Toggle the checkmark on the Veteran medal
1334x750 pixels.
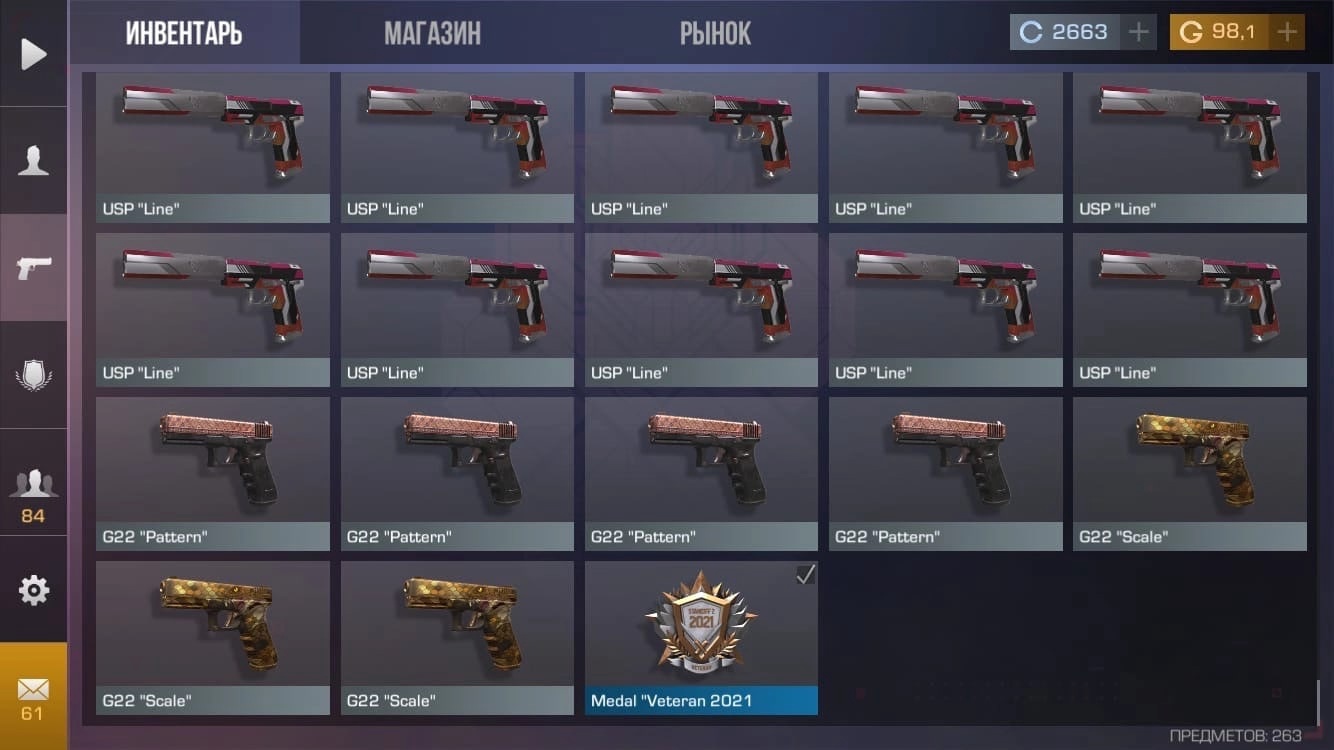pos(805,574)
